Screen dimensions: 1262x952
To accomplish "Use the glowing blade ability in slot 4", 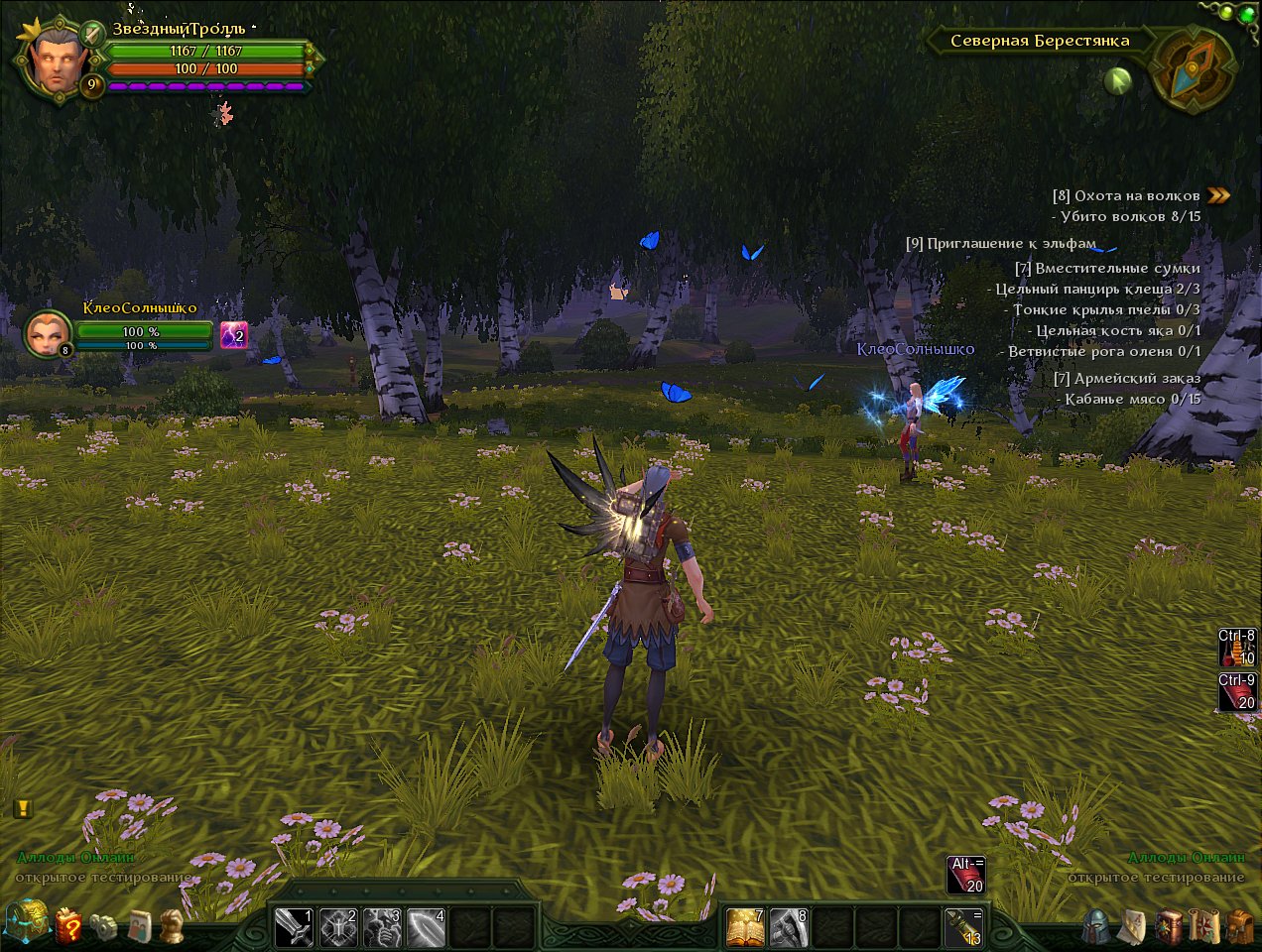I will click(x=425, y=927).
